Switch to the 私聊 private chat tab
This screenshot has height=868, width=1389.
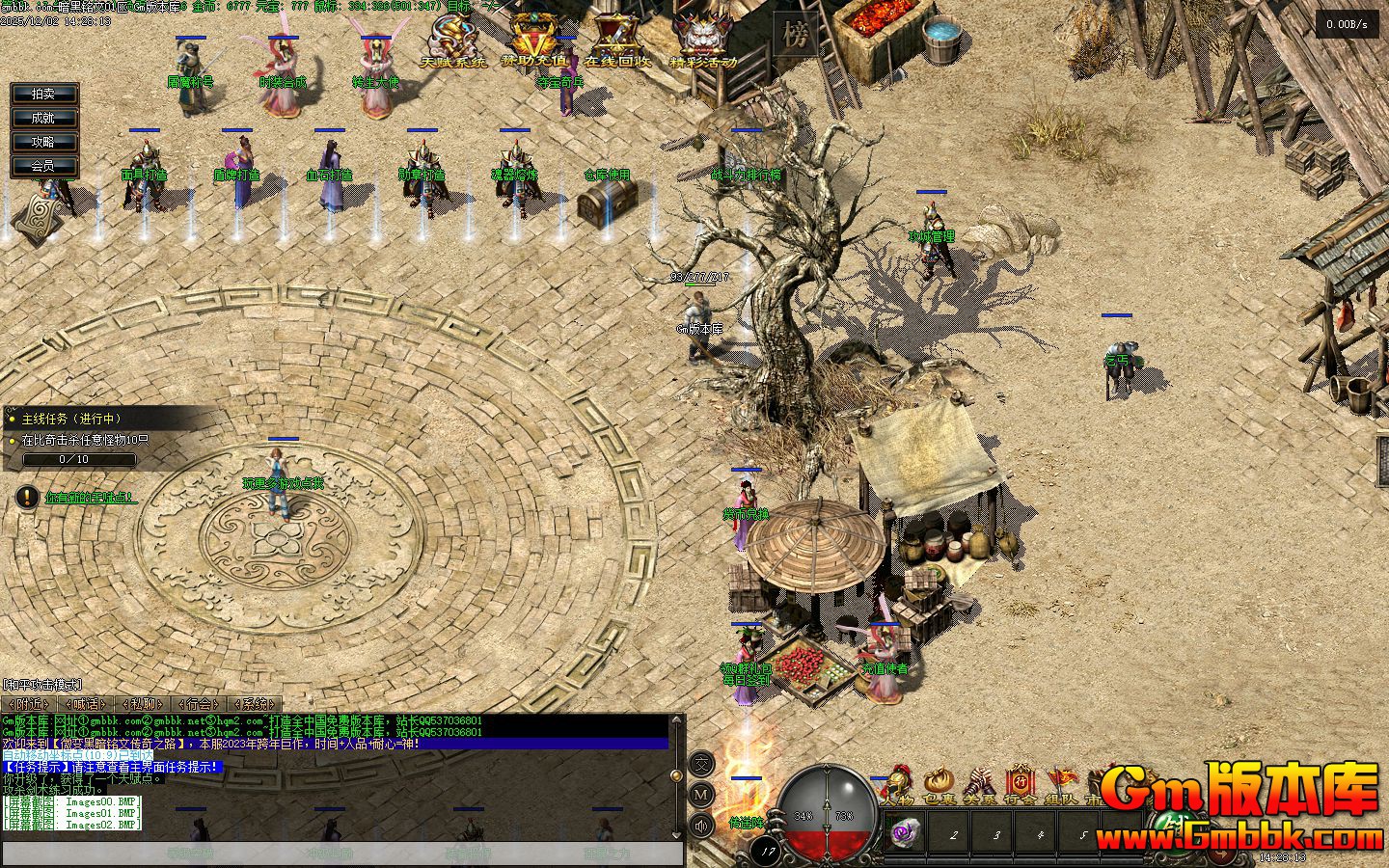point(142,704)
